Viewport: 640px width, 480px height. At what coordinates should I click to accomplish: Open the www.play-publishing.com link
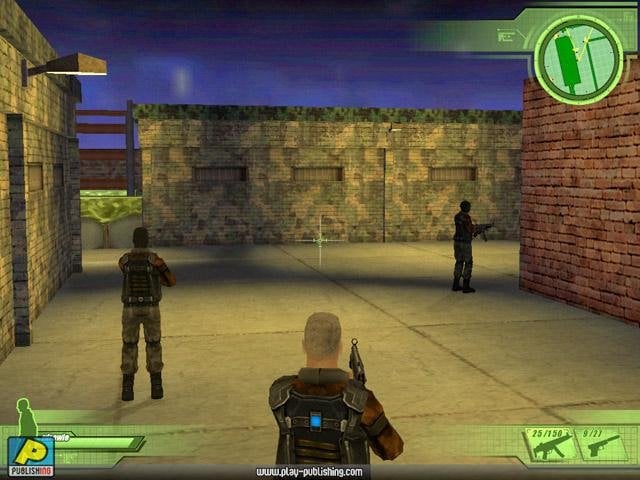click(x=308, y=472)
